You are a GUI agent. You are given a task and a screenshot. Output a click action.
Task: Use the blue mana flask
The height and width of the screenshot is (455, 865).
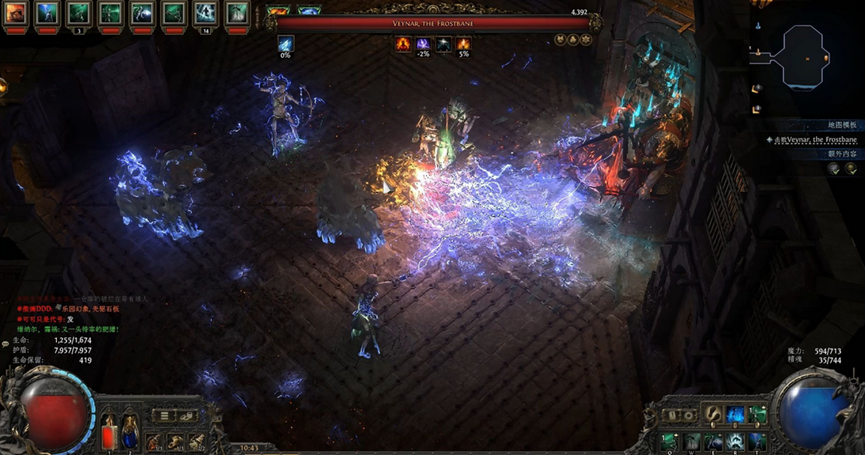(x=129, y=434)
